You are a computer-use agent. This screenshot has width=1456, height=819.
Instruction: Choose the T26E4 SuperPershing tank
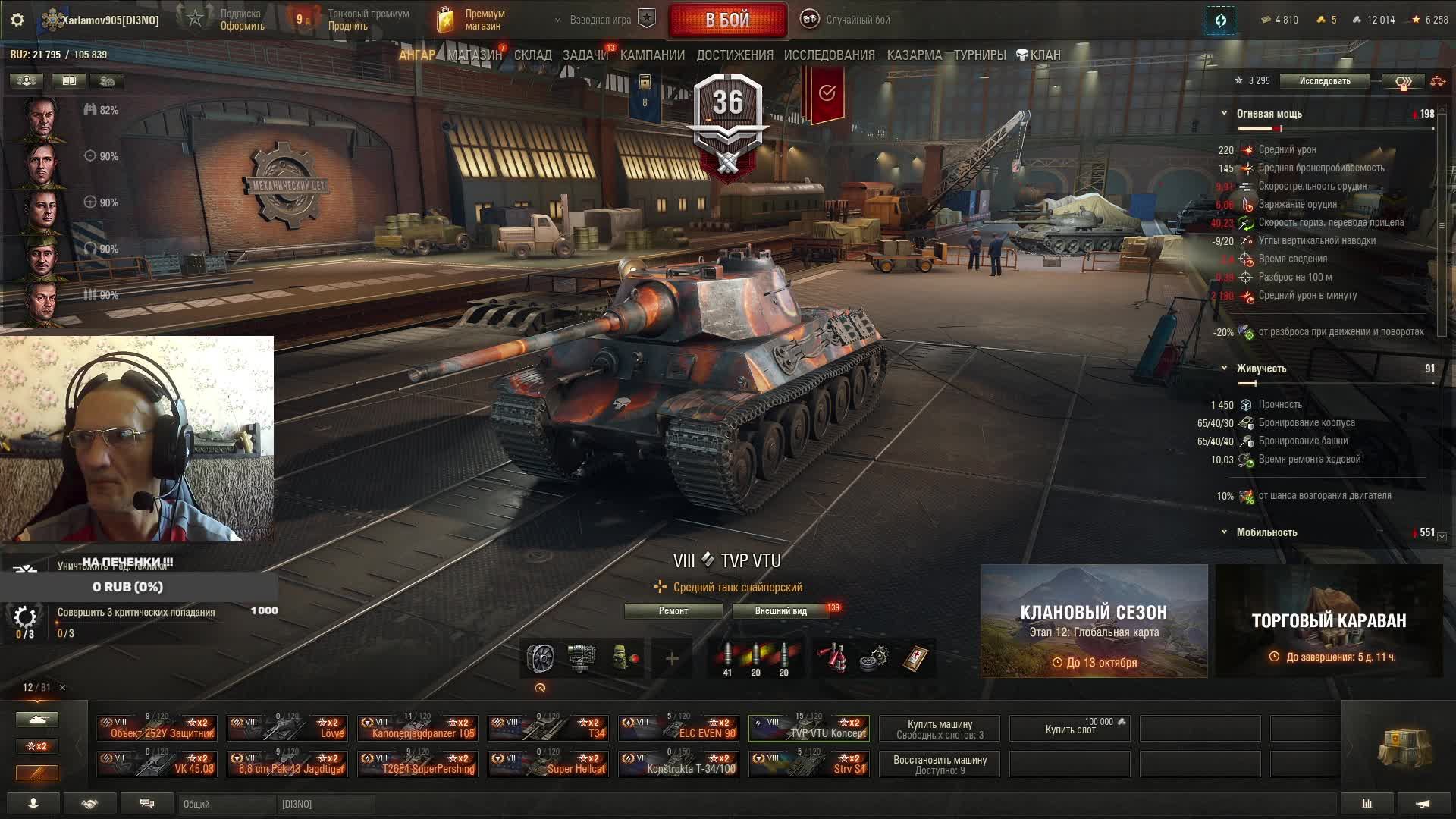click(418, 764)
